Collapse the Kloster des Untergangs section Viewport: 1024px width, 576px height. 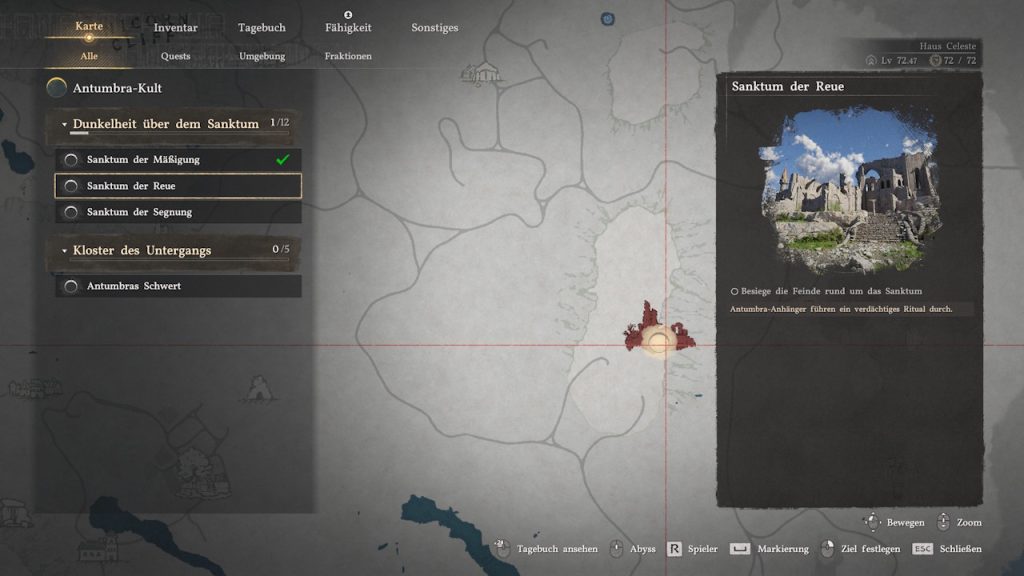(x=65, y=251)
